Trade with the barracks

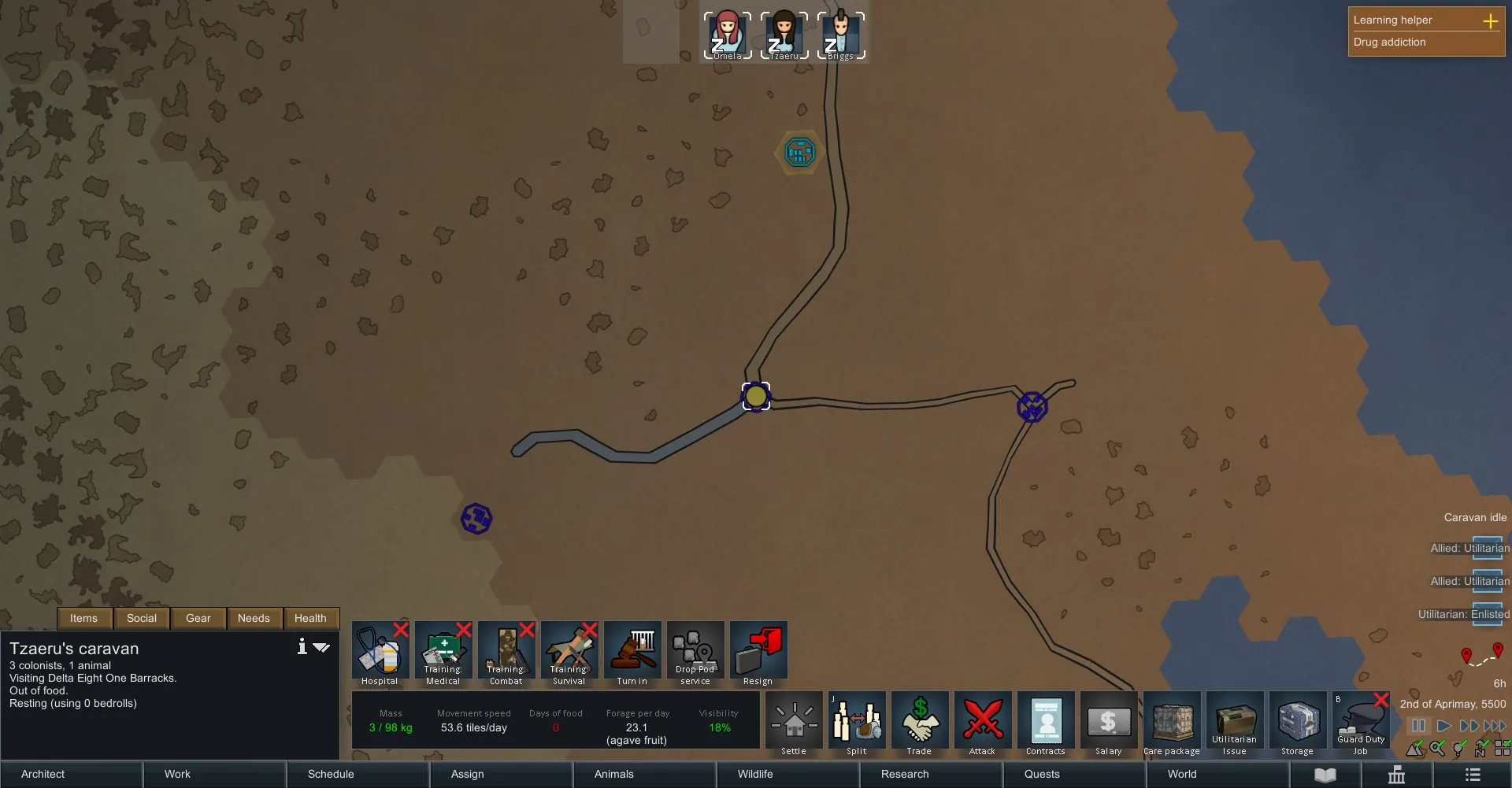[x=920, y=724]
